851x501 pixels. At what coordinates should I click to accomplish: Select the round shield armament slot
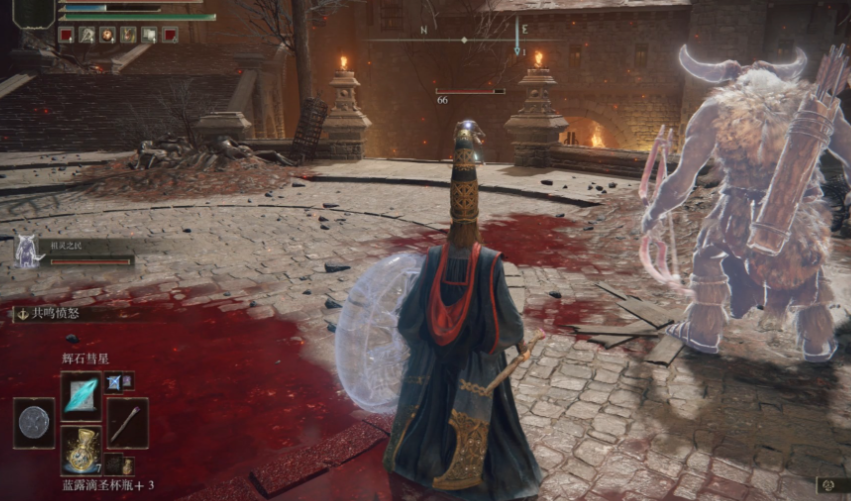click(34, 422)
